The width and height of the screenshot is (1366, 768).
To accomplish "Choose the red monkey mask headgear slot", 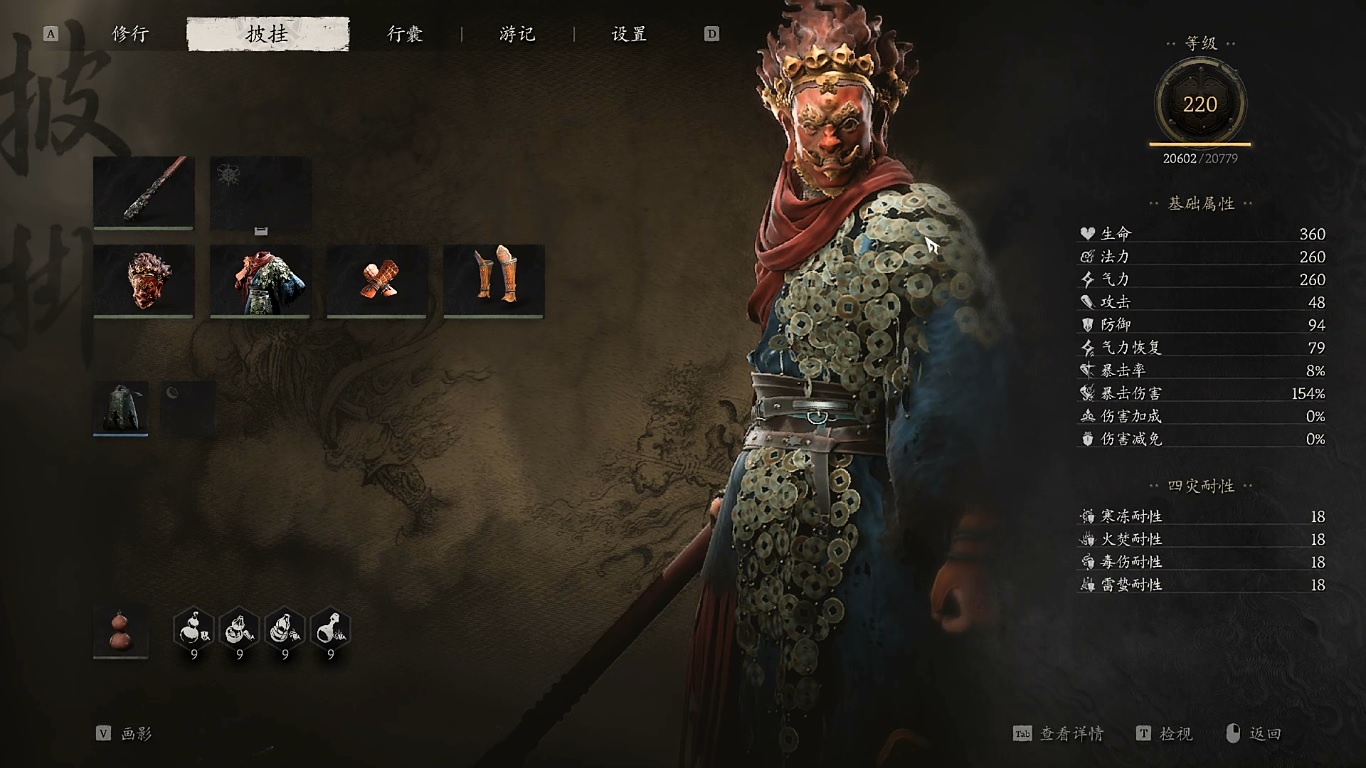I will (143, 280).
